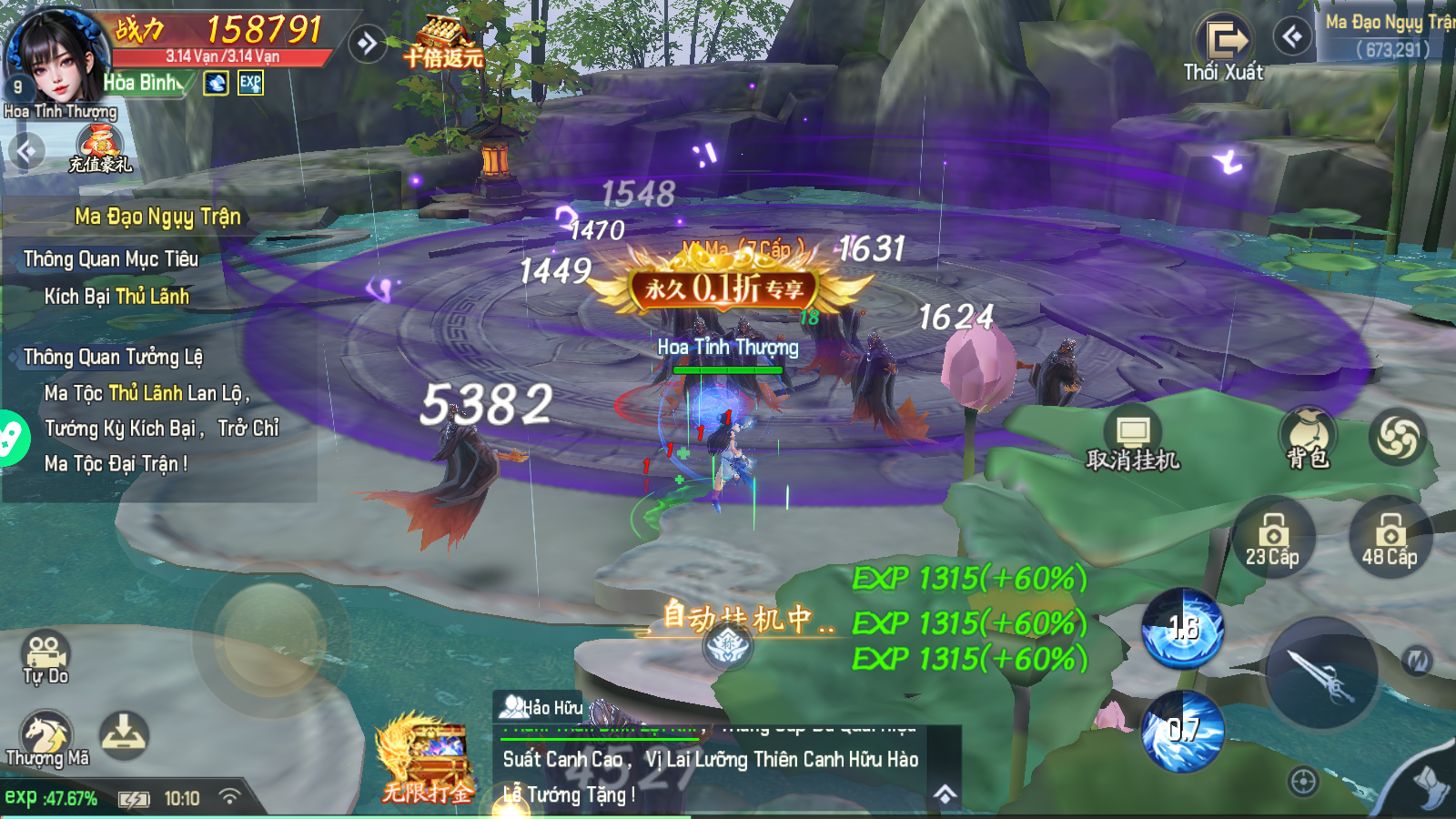Use the main sword attack button
This screenshot has width=1456, height=819.
coord(1322,674)
